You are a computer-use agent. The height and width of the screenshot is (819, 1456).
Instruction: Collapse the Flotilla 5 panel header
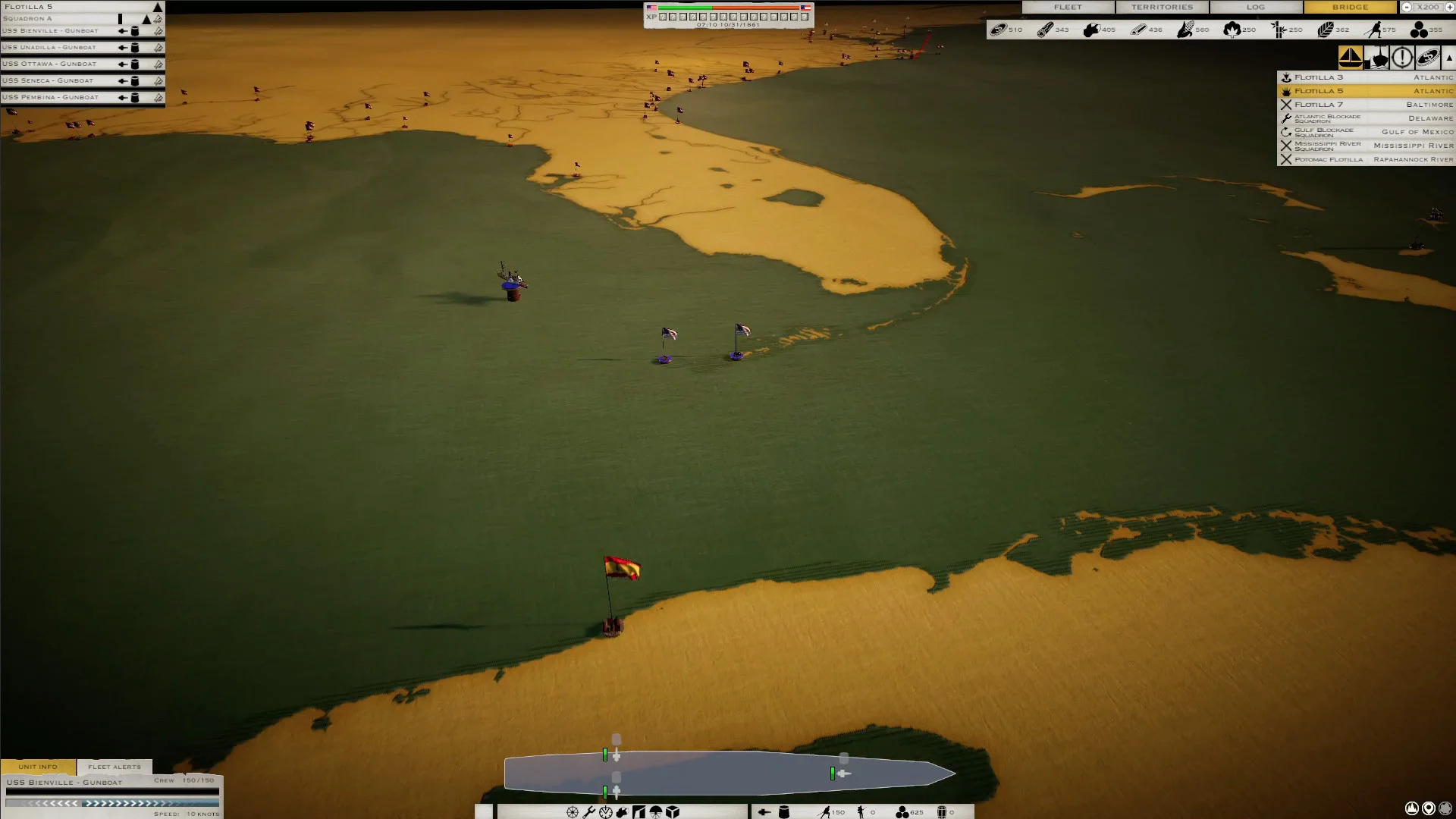(157, 7)
